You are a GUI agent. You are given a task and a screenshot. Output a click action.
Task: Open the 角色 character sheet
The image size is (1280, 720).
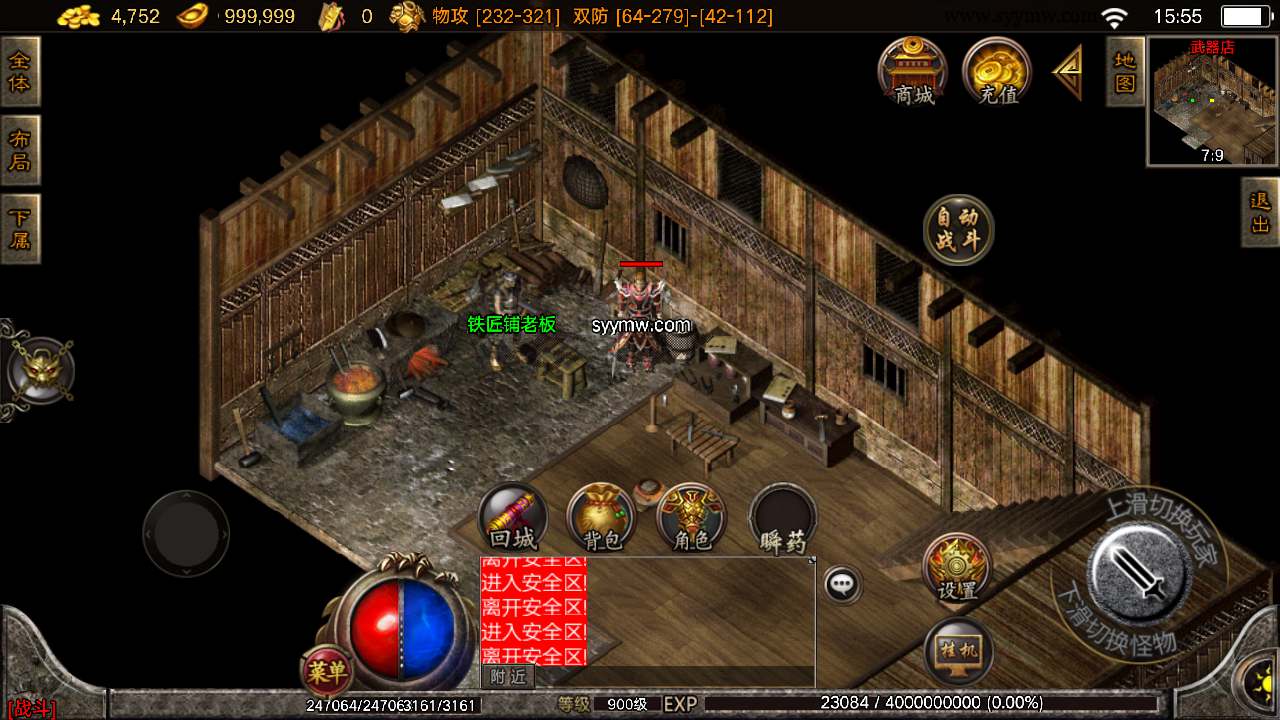691,518
